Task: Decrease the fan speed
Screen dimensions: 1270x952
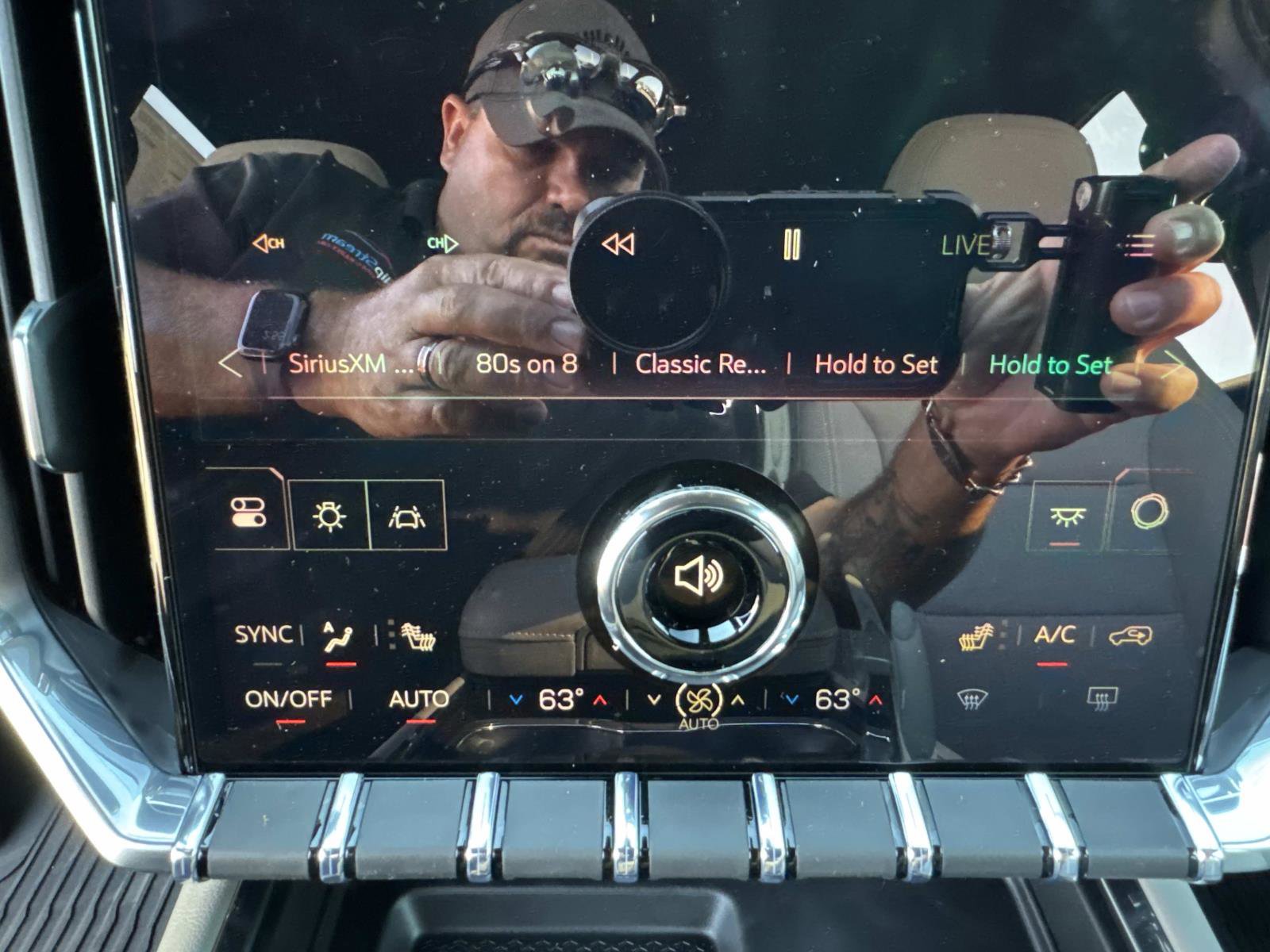Action: tap(654, 701)
